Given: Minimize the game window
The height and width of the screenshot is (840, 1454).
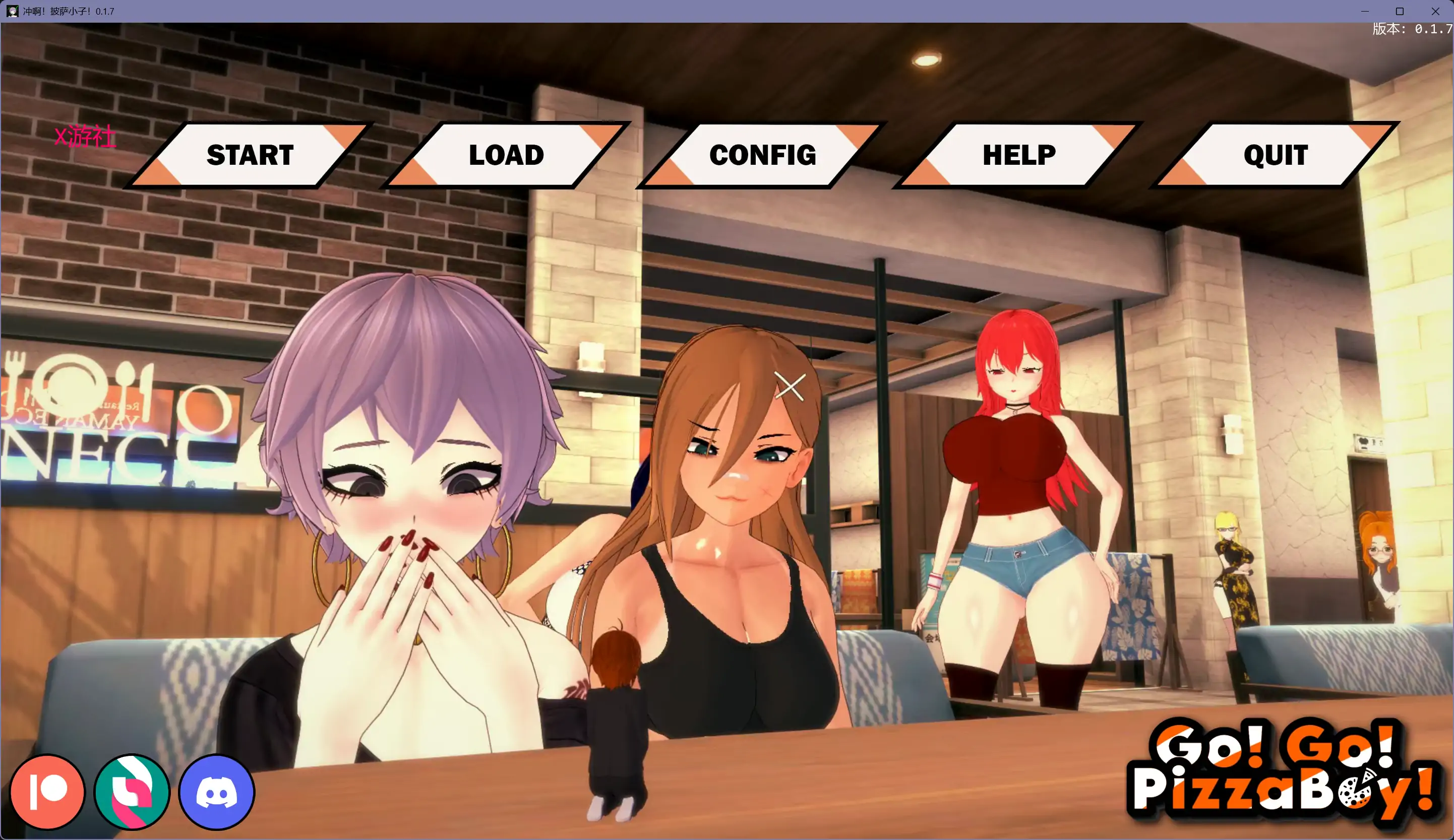Looking at the screenshot, I should pyautogui.click(x=1365, y=11).
